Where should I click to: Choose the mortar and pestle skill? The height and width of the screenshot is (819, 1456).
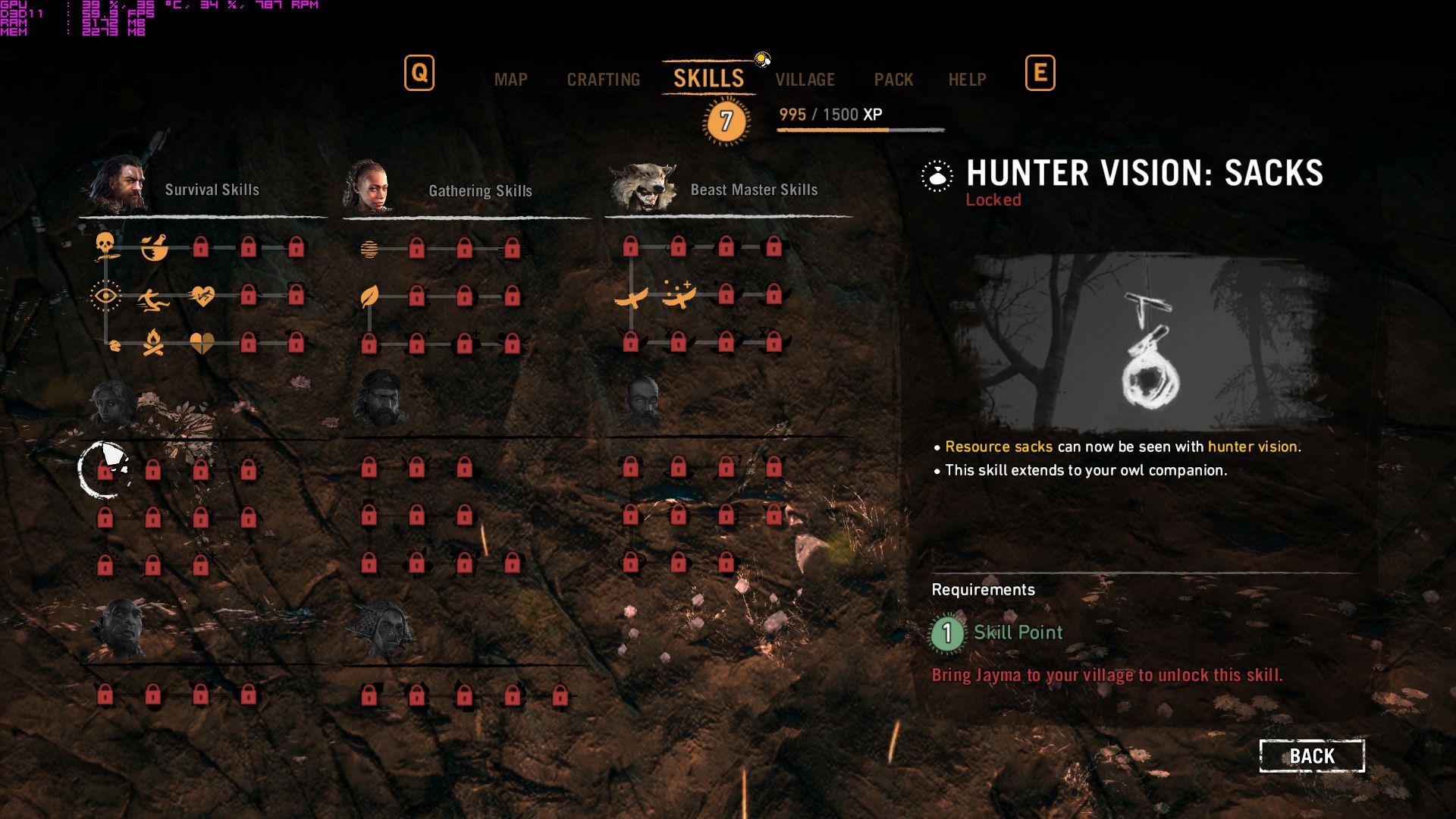tap(154, 247)
